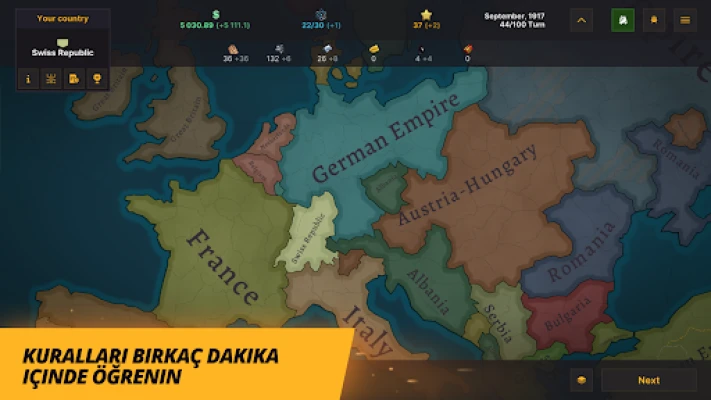Click the green horse army button

[x=622, y=19]
